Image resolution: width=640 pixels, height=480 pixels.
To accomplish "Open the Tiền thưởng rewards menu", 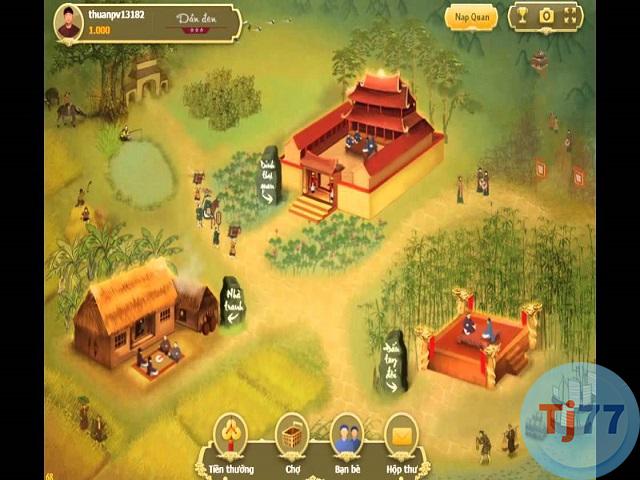I will pyautogui.click(x=233, y=433).
